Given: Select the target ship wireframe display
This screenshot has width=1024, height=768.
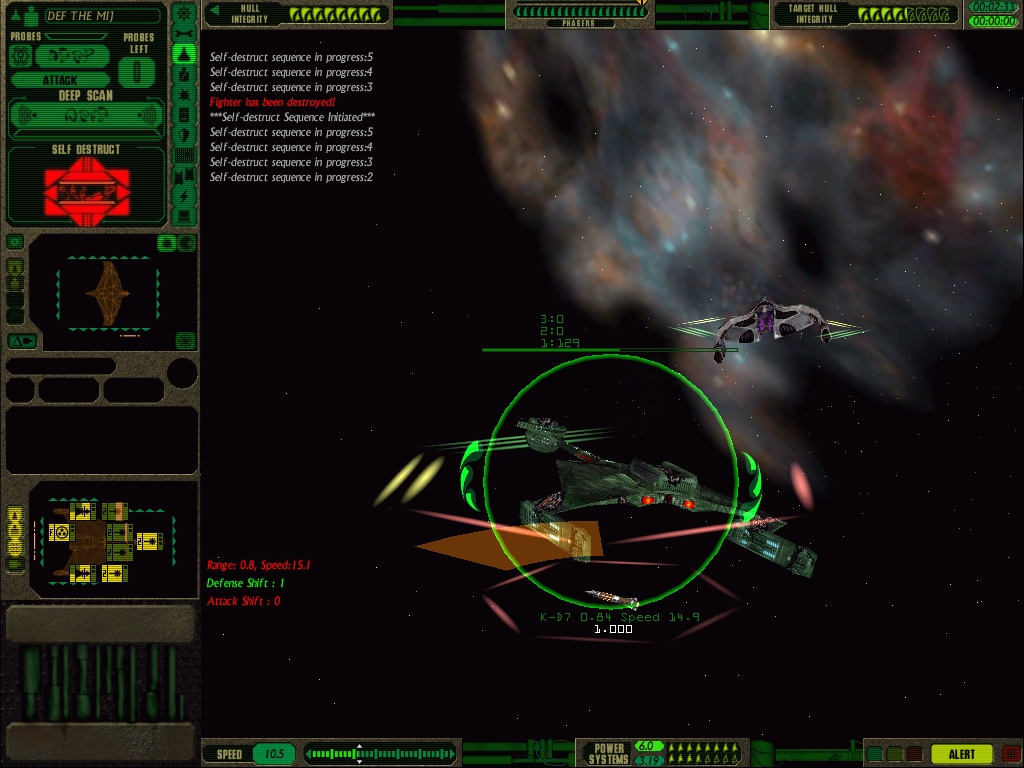Looking at the screenshot, I should (x=107, y=290).
